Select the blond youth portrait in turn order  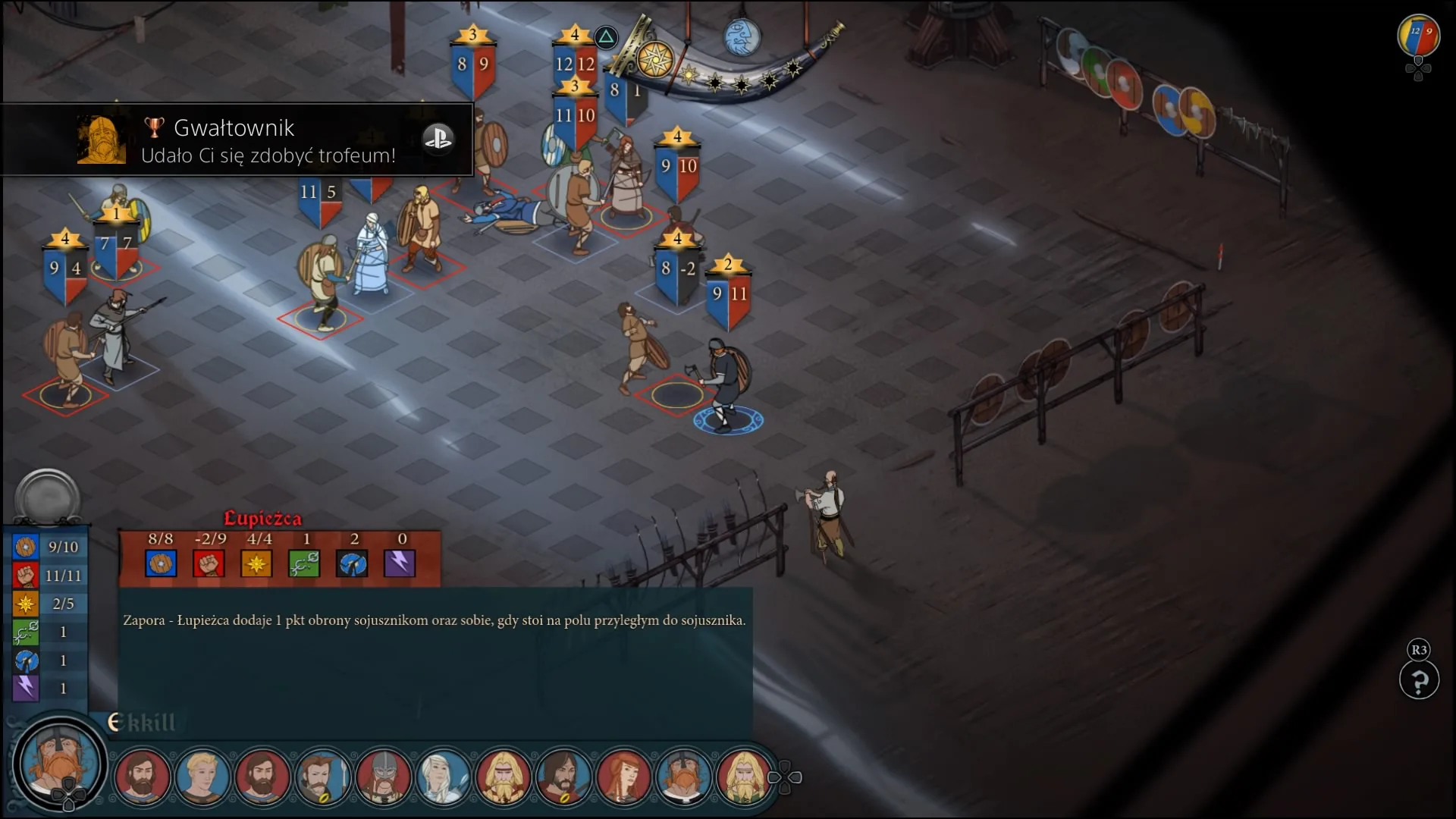[x=202, y=776]
